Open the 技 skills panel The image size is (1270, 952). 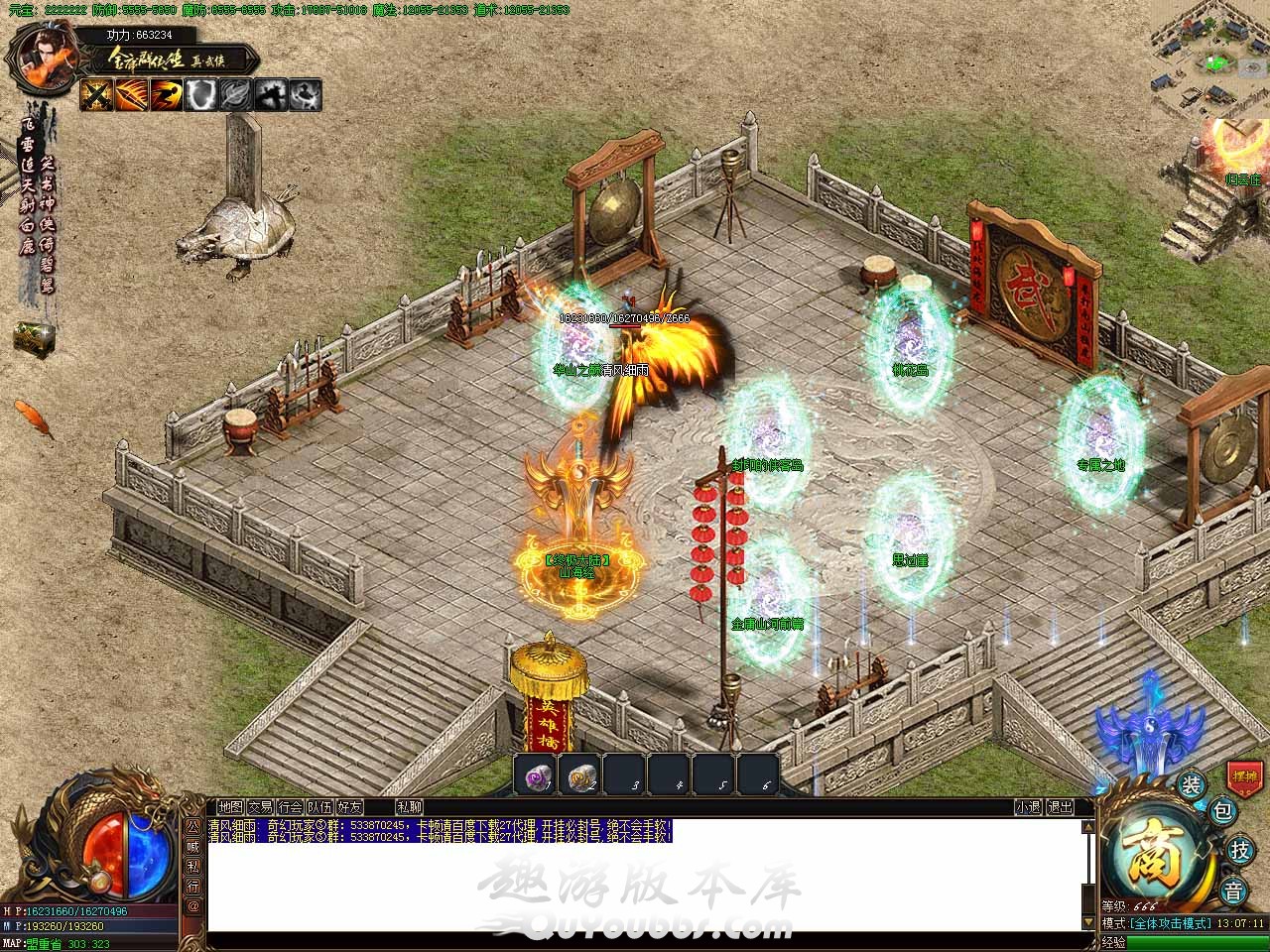pyautogui.click(x=1240, y=850)
